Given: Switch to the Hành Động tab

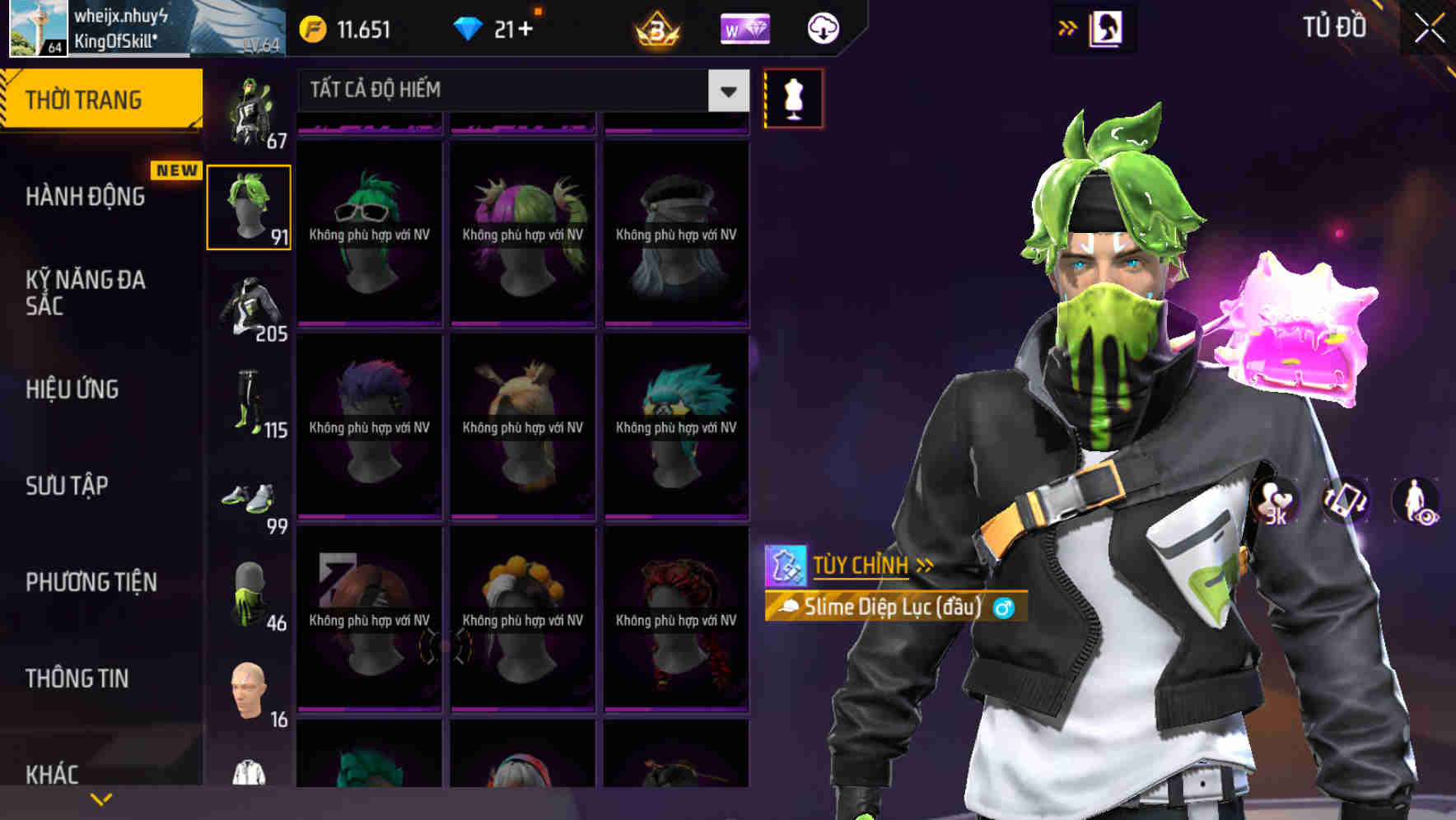Looking at the screenshot, I should [x=85, y=196].
